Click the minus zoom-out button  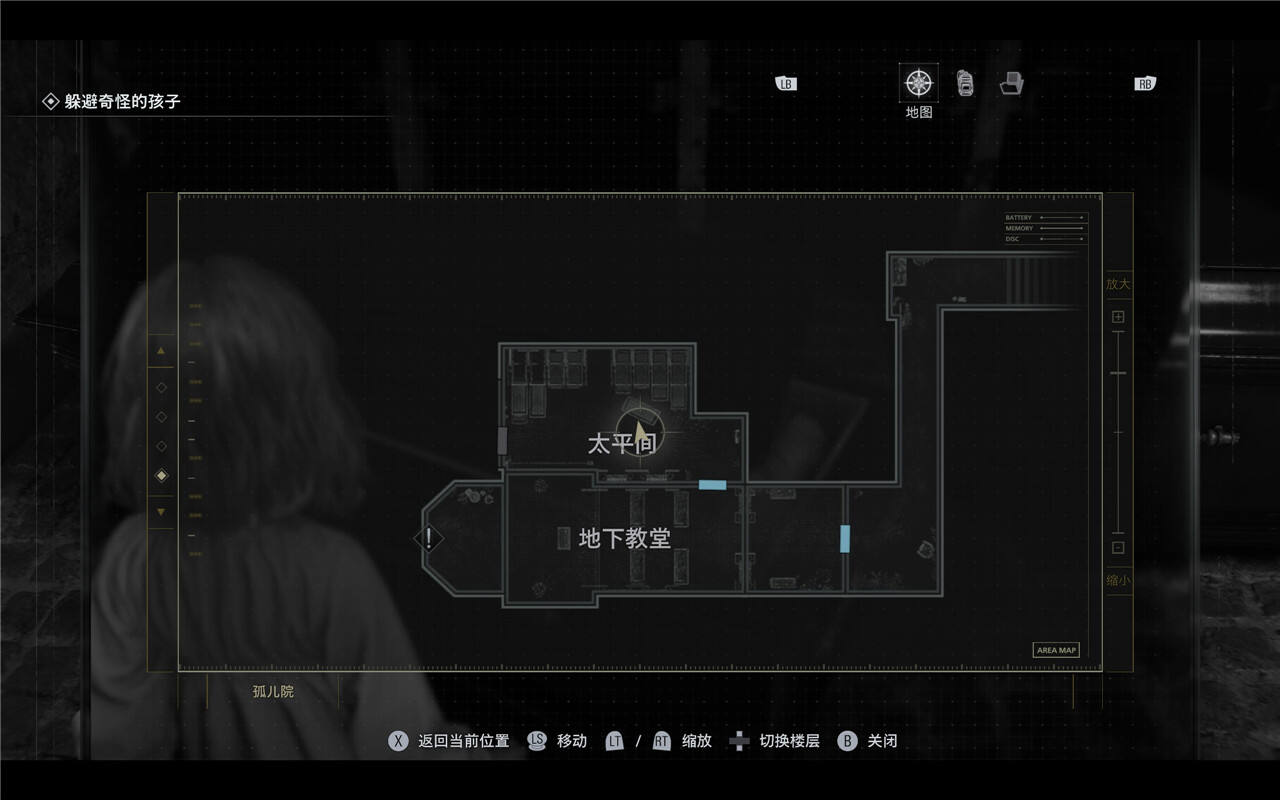(1118, 547)
